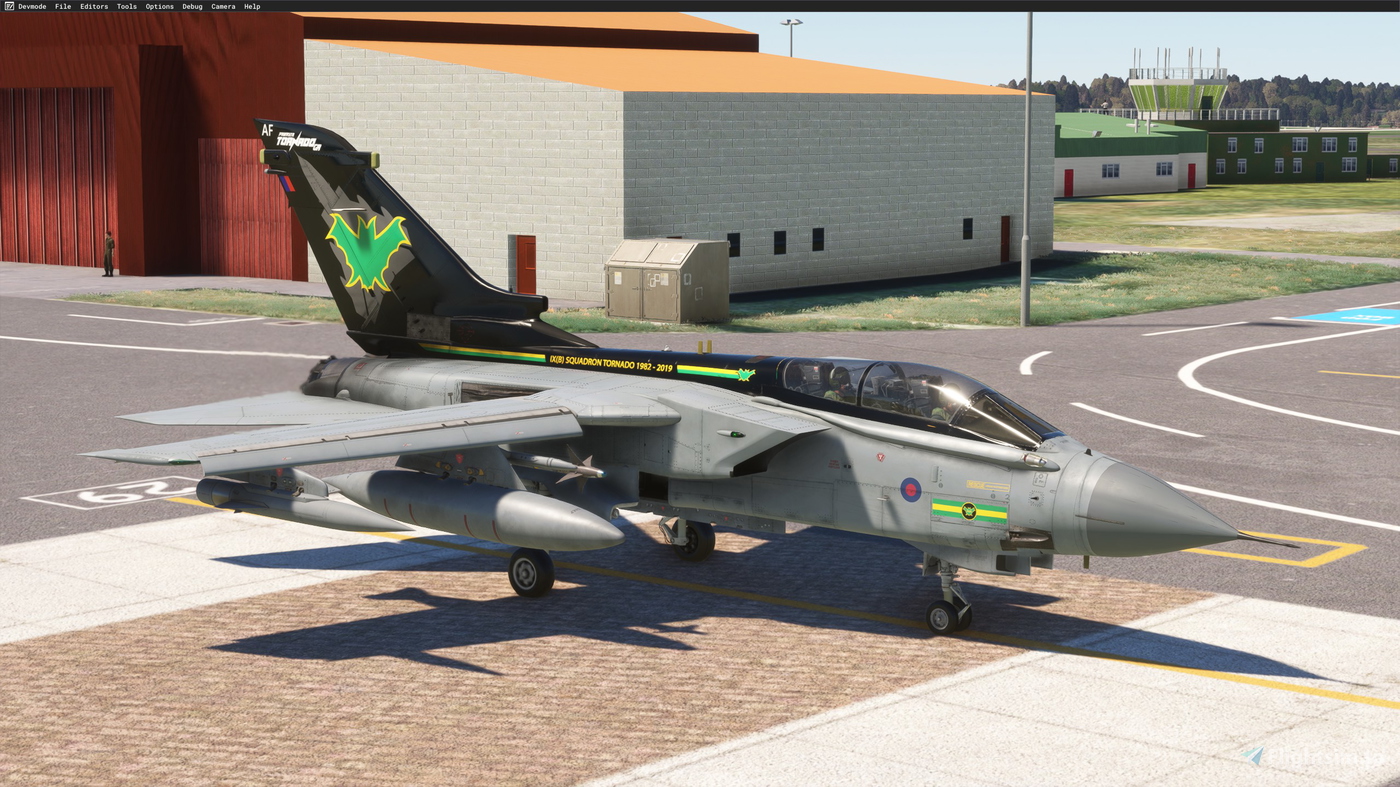Viewport: 1400px width, 787px height.
Task: Open the Devmode menu
Action: 31,4
